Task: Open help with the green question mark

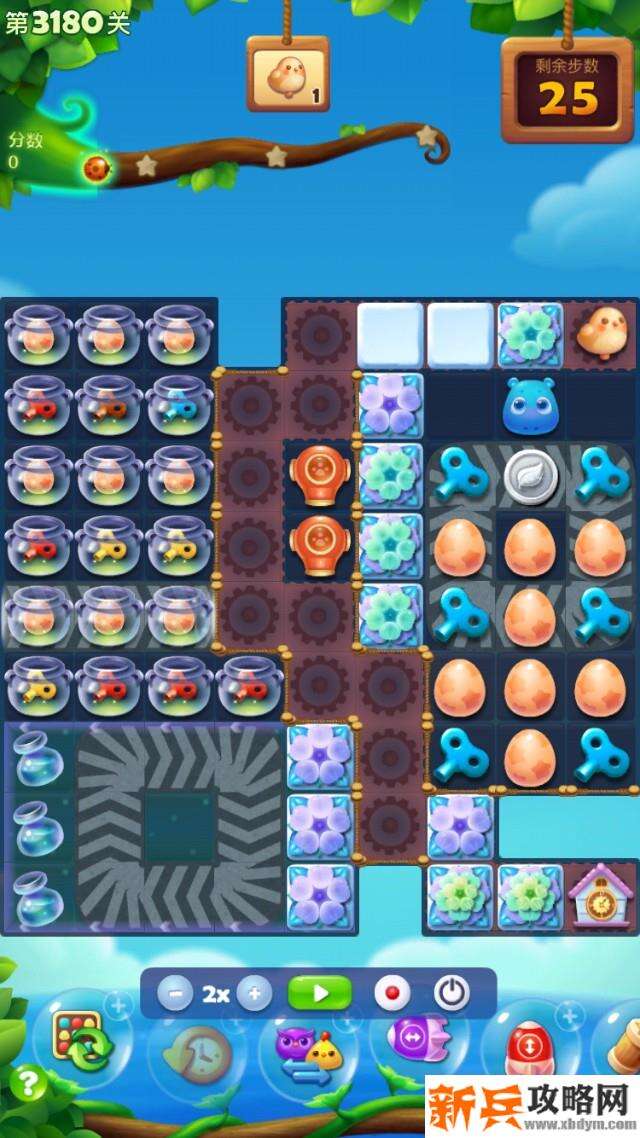Action: point(29,1082)
